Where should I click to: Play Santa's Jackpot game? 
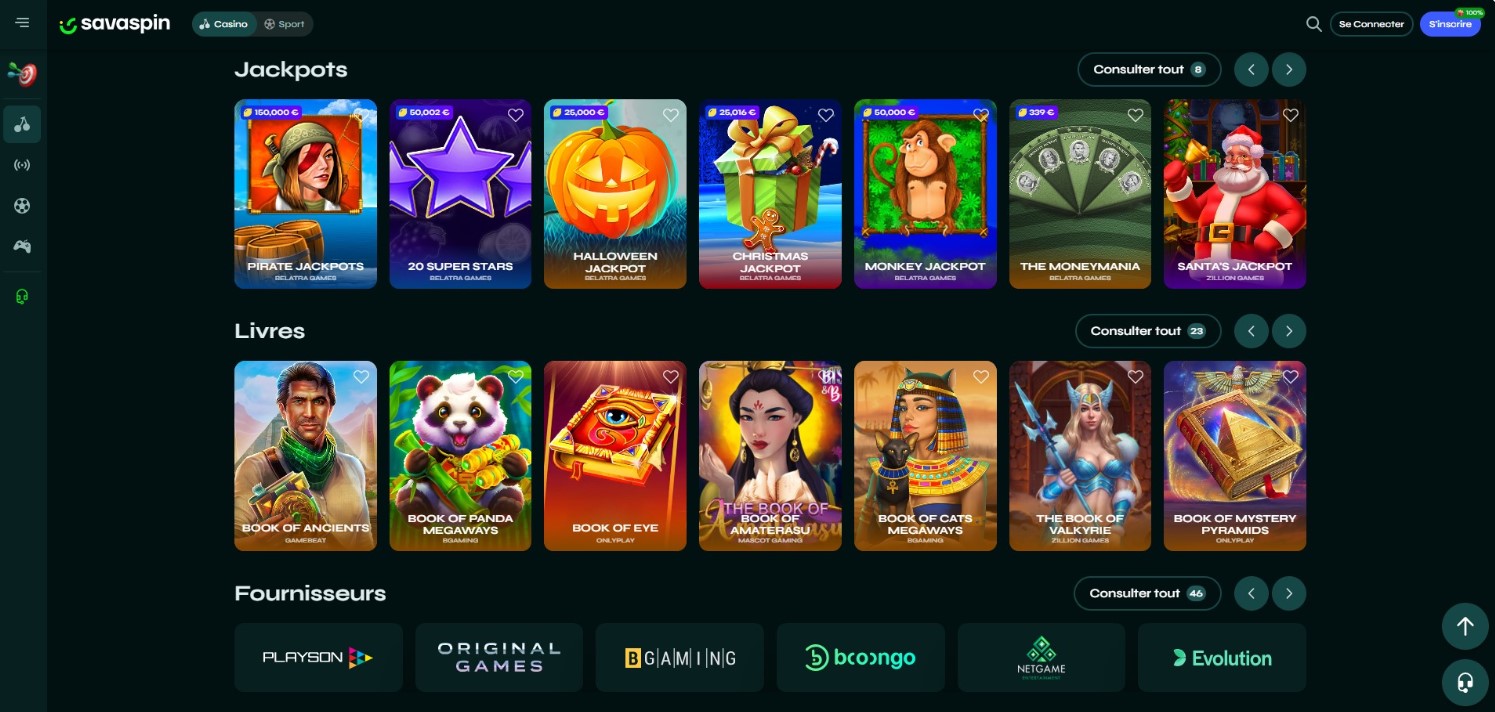pyautogui.click(x=1235, y=193)
